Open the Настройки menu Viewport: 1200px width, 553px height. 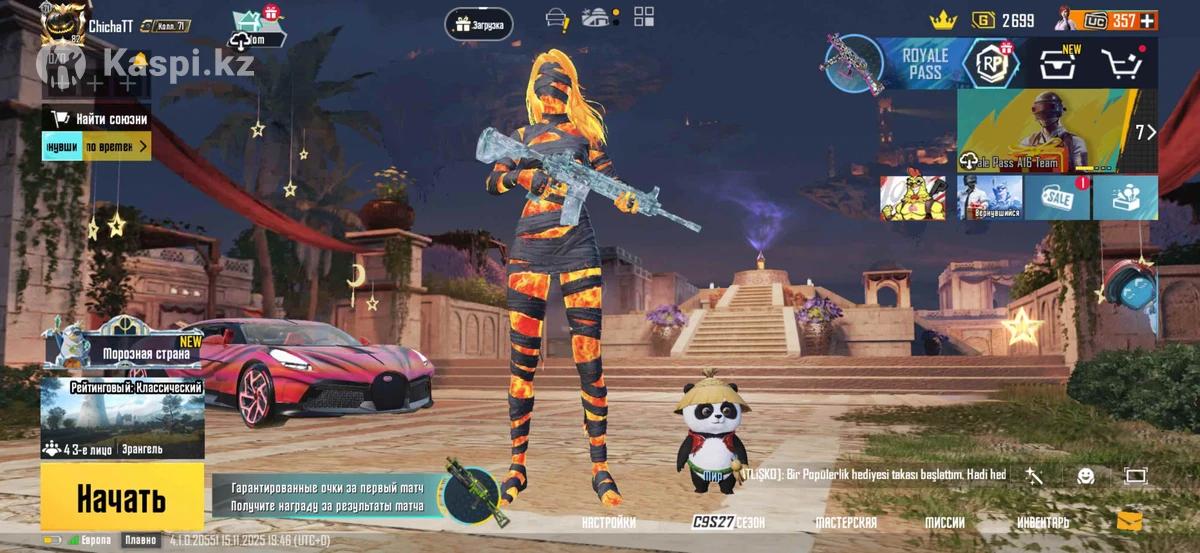(608, 522)
